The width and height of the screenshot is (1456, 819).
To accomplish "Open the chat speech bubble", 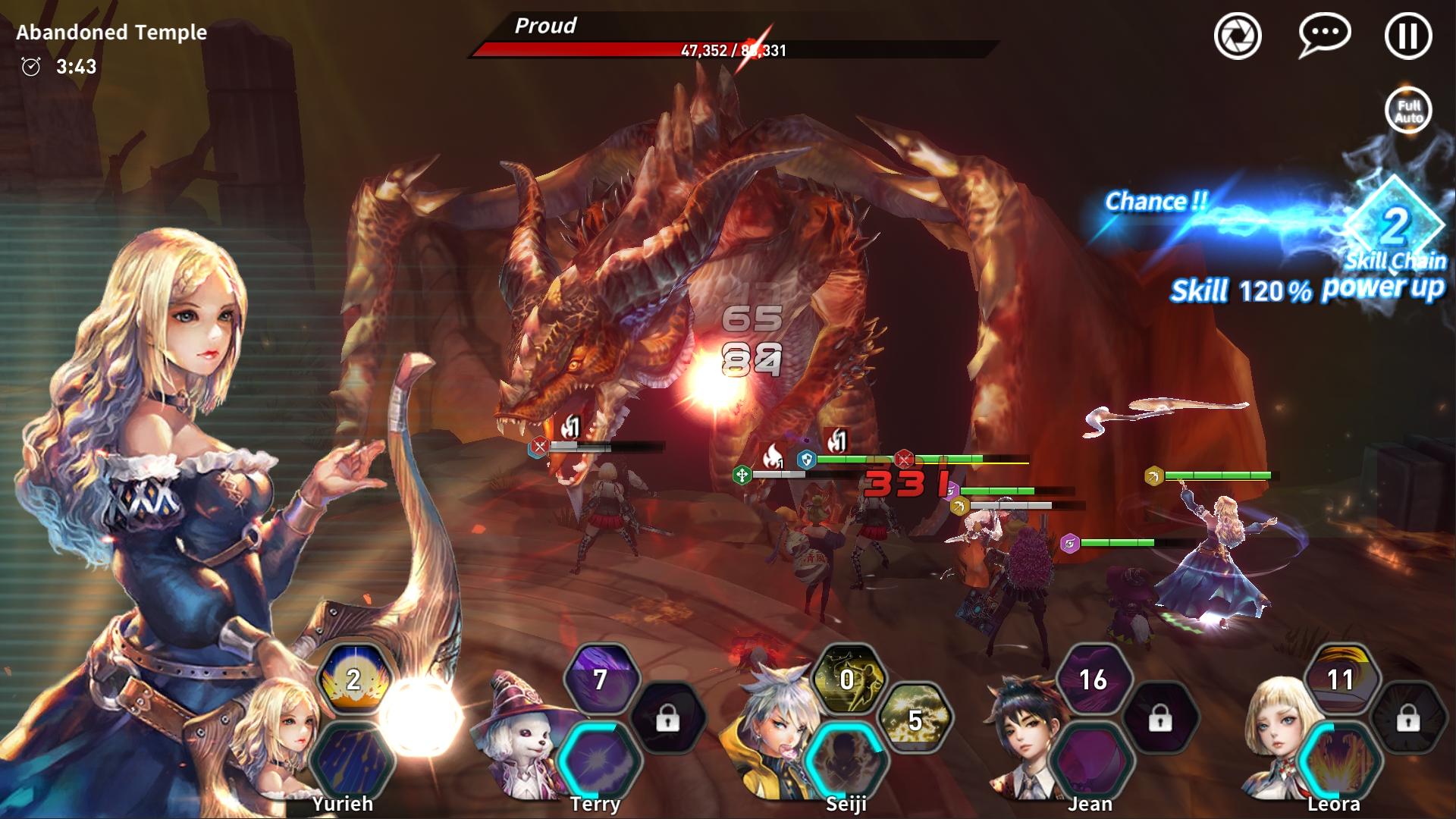I will click(1324, 35).
